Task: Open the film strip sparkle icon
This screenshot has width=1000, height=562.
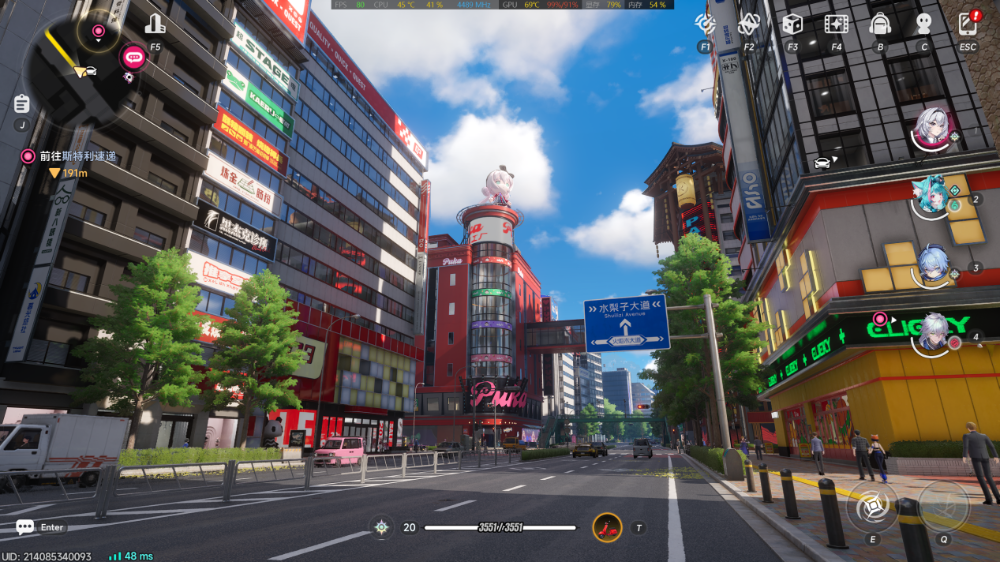Action: click(836, 23)
